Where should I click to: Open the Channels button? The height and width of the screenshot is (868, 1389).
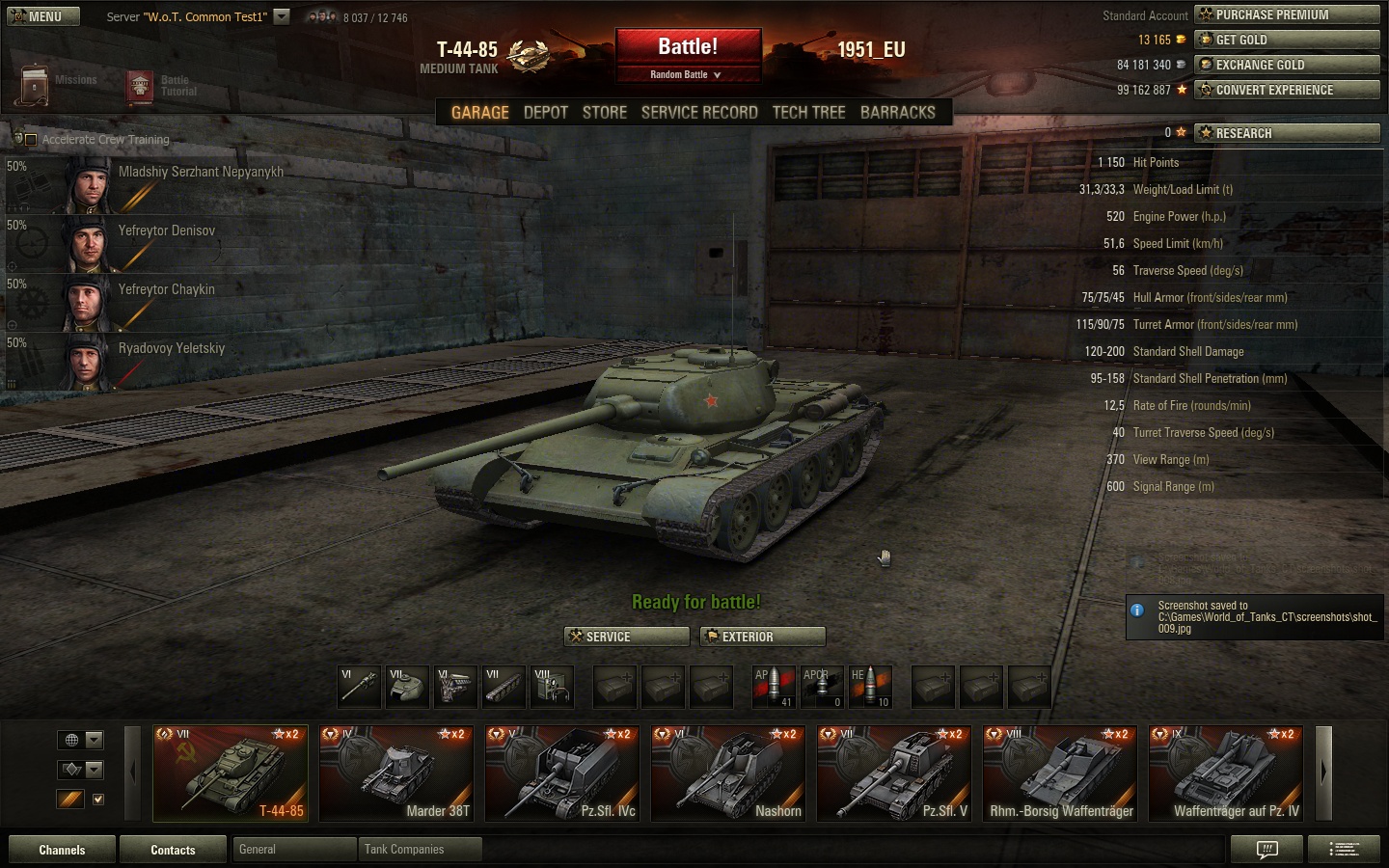(62, 850)
